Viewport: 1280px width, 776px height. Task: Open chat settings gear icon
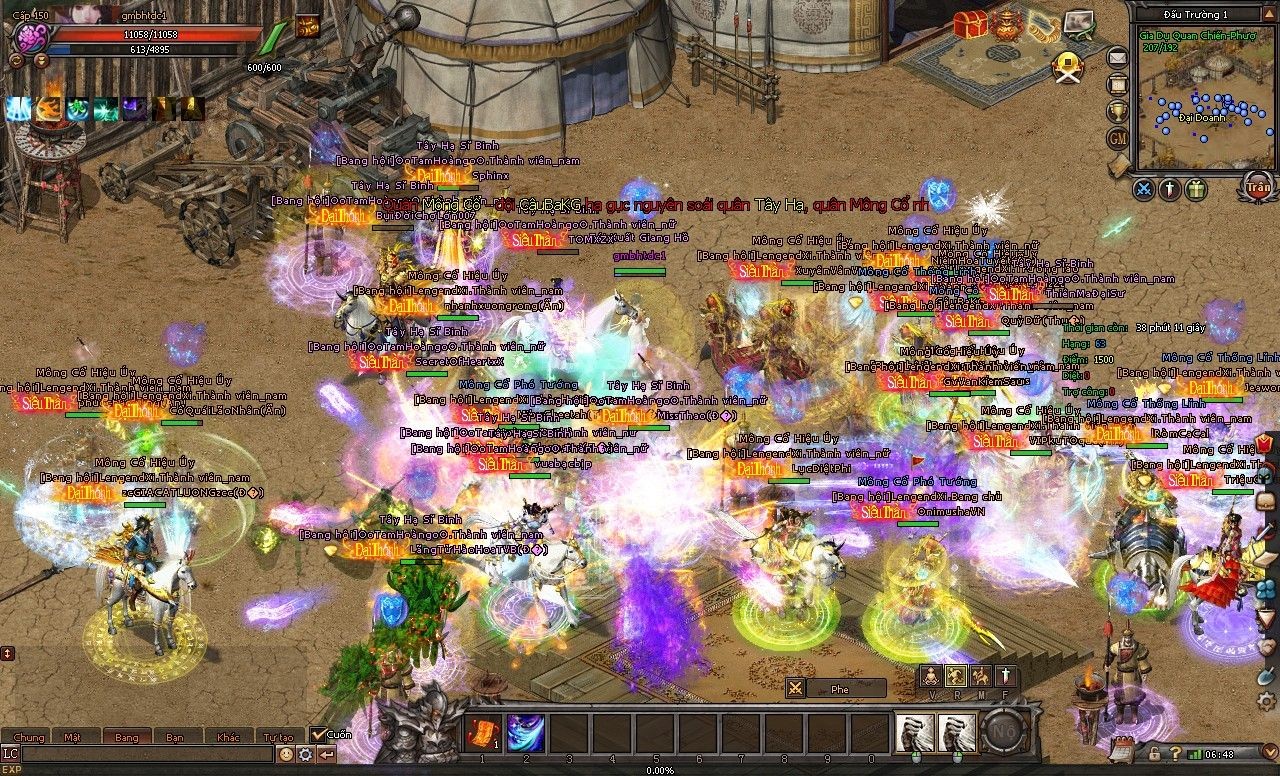click(306, 754)
